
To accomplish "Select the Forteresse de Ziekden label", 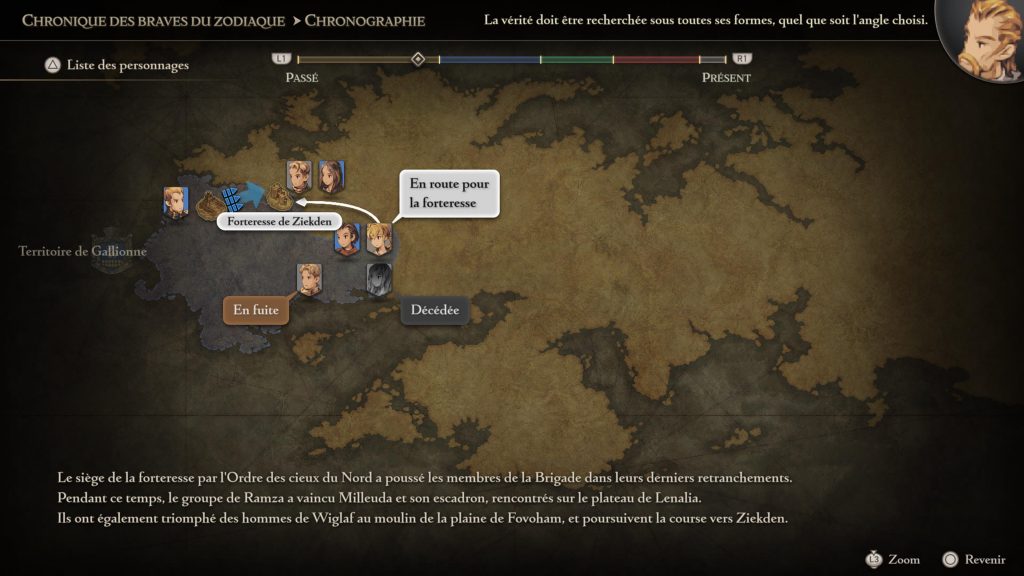I will tap(279, 221).
